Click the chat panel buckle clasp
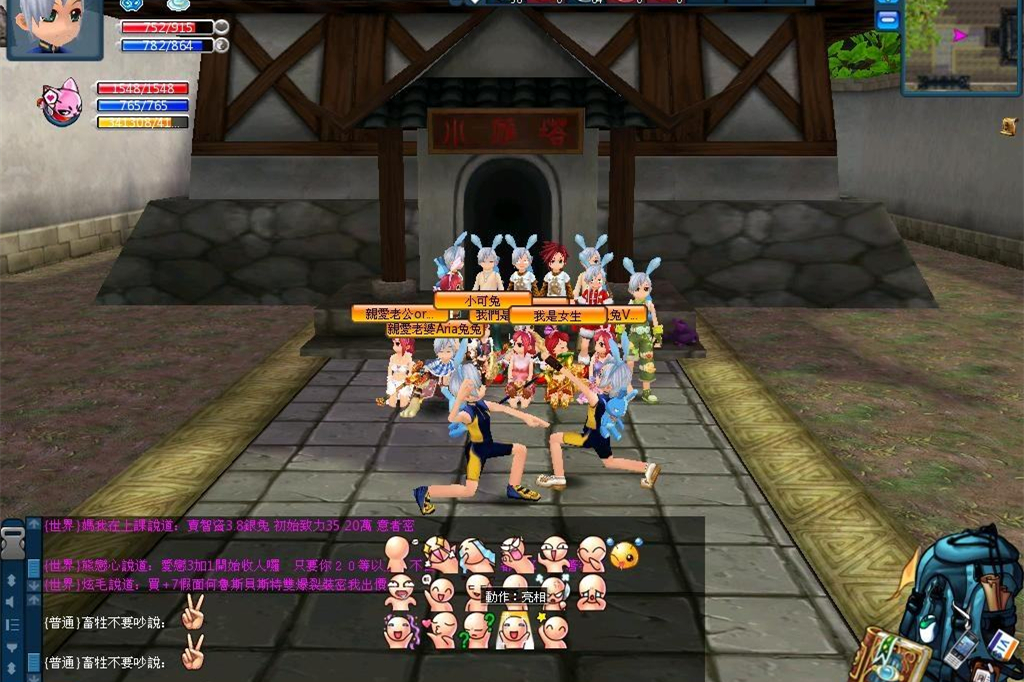This screenshot has height=682, width=1024. point(13,543)
